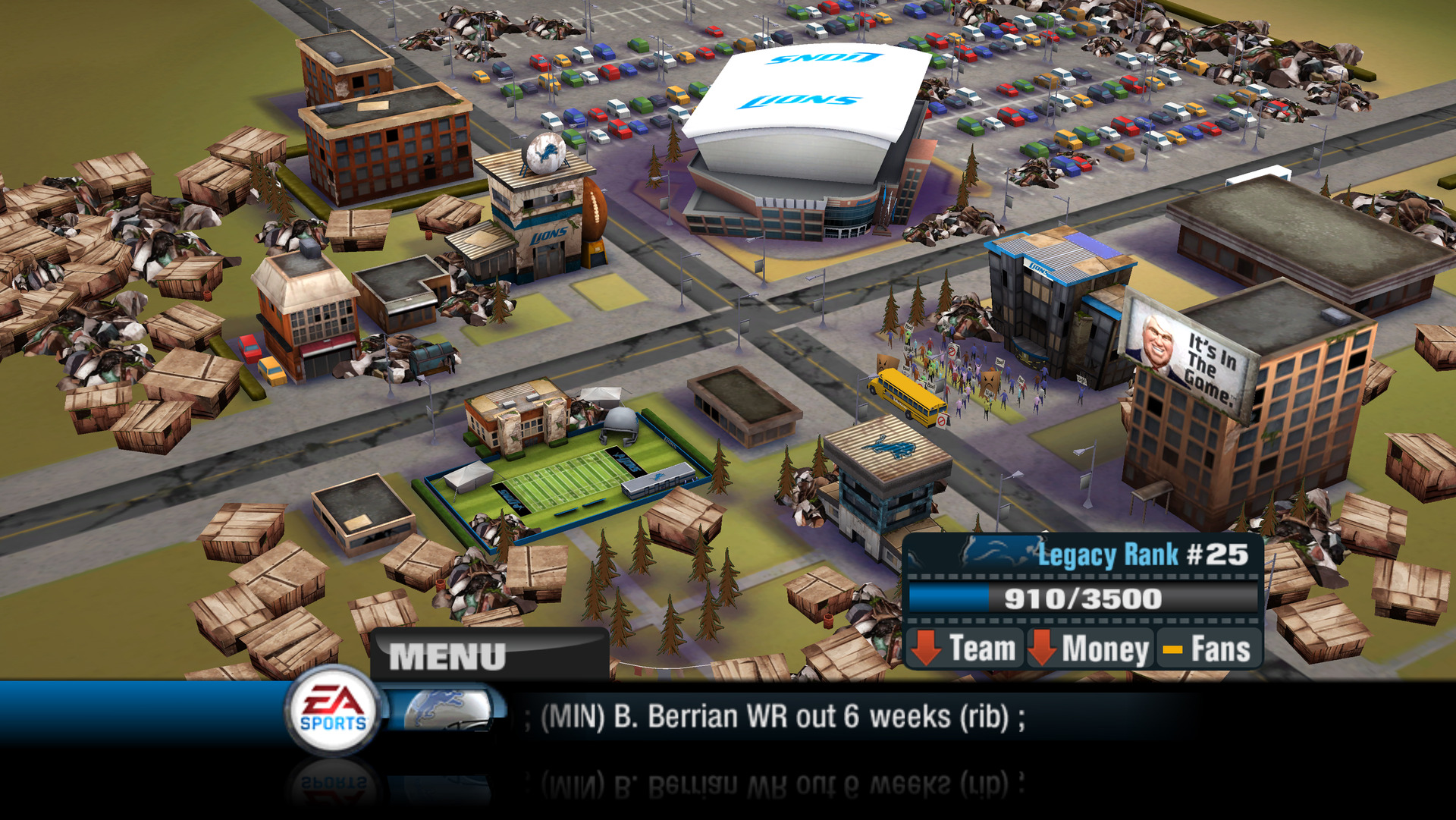The height and width of the screenshot is (820, 1456).
Task: Toggle the Team status indicator
Action: point(967,648)
